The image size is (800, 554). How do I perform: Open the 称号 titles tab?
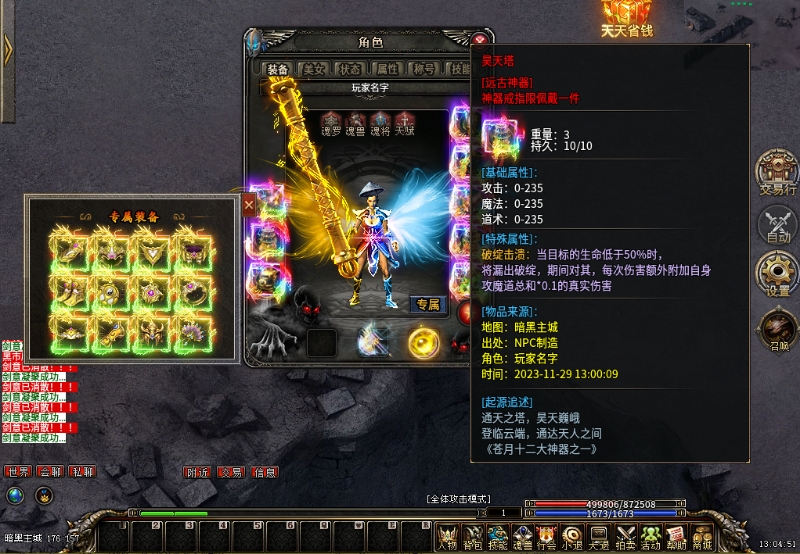pyautogui.click(x=423, y=69)
